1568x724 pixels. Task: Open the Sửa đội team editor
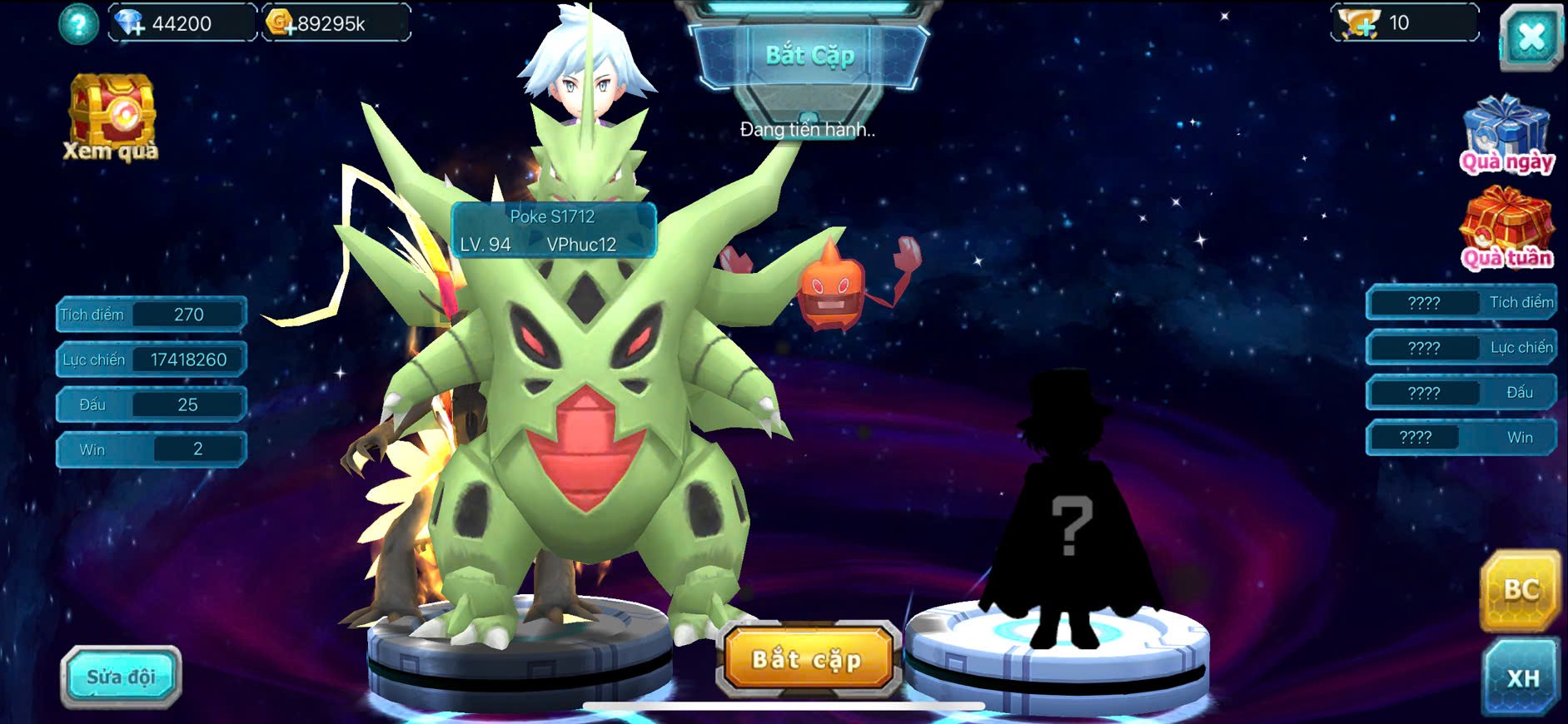tap(121, 677)
